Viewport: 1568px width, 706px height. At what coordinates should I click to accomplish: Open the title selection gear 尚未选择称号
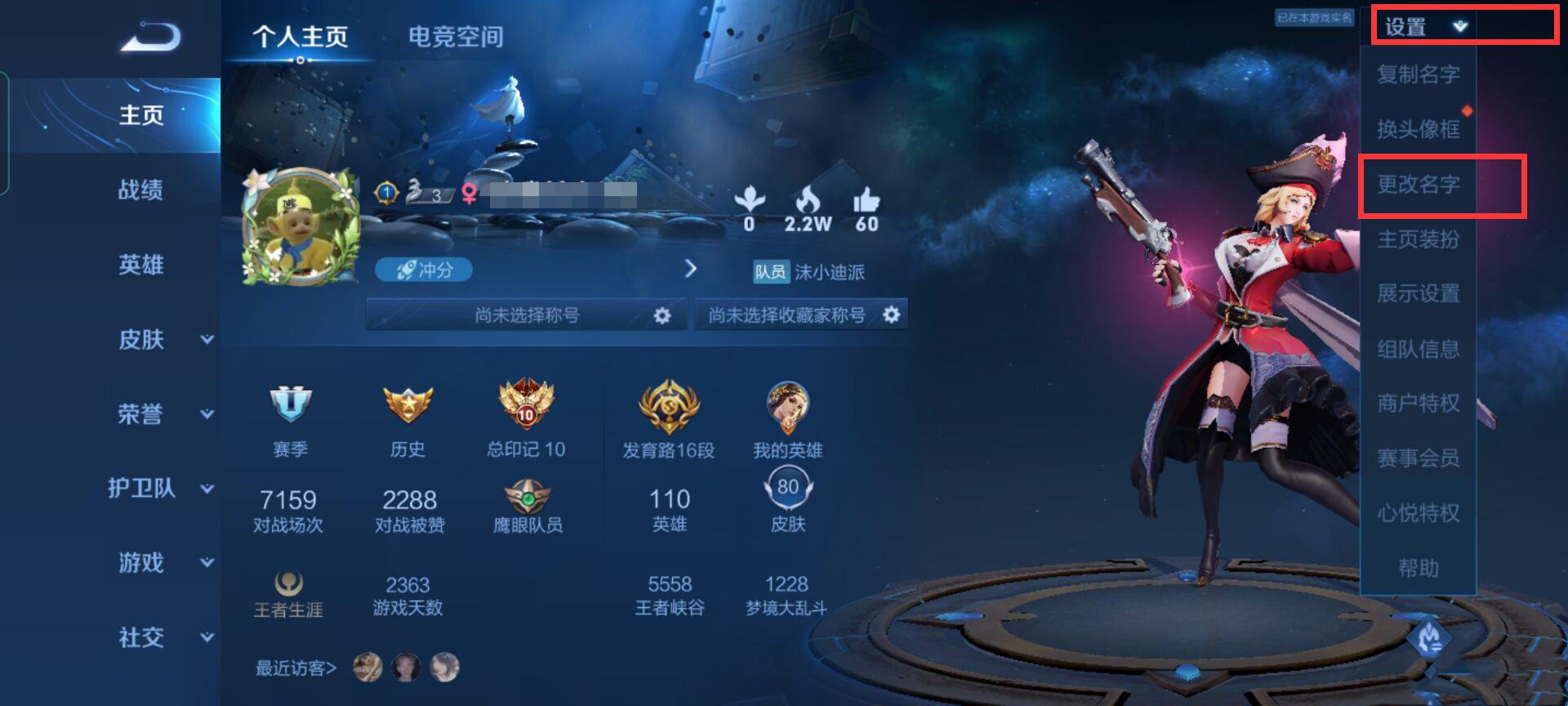(661, 315)
